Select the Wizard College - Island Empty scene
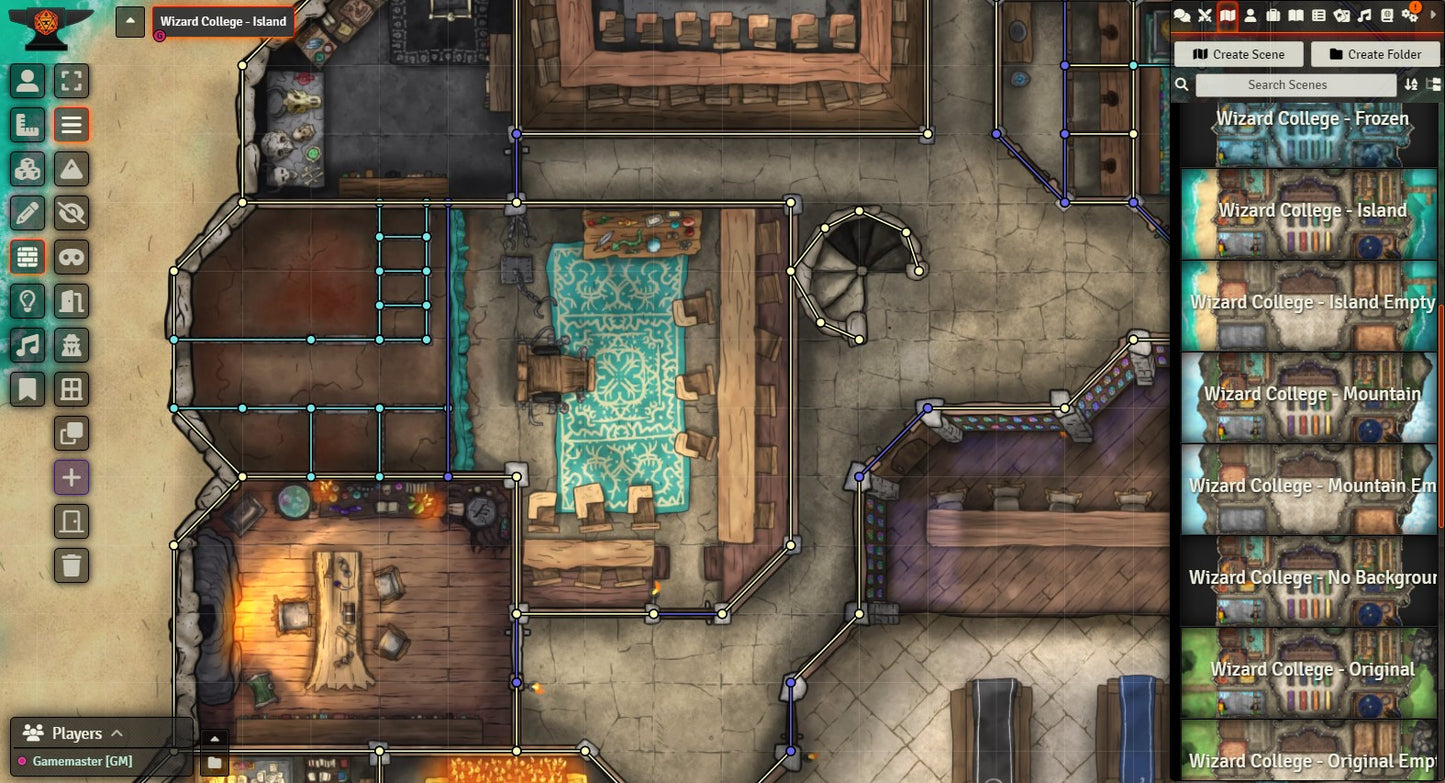Screen dimensions: 1445x783 tap(1309, 303)
